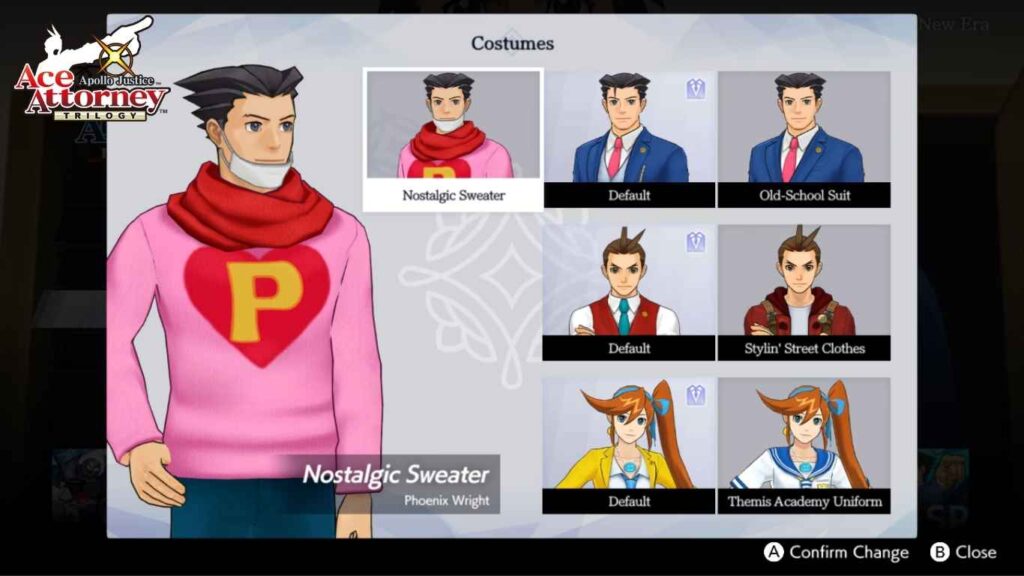Viewport: 1024px width, 576px height.
Task: Choose the Stylin' Street Clothes costume
Action: coord(804,292)
